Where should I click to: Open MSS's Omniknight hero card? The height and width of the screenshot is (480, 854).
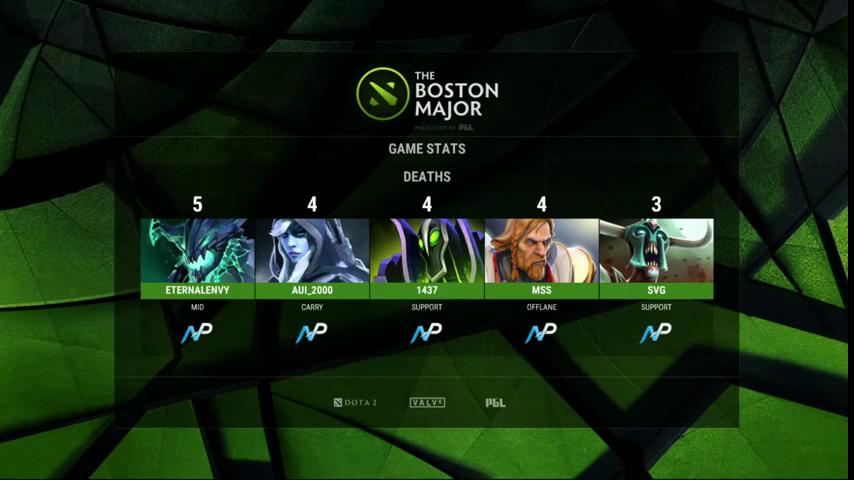pos(541,251)
